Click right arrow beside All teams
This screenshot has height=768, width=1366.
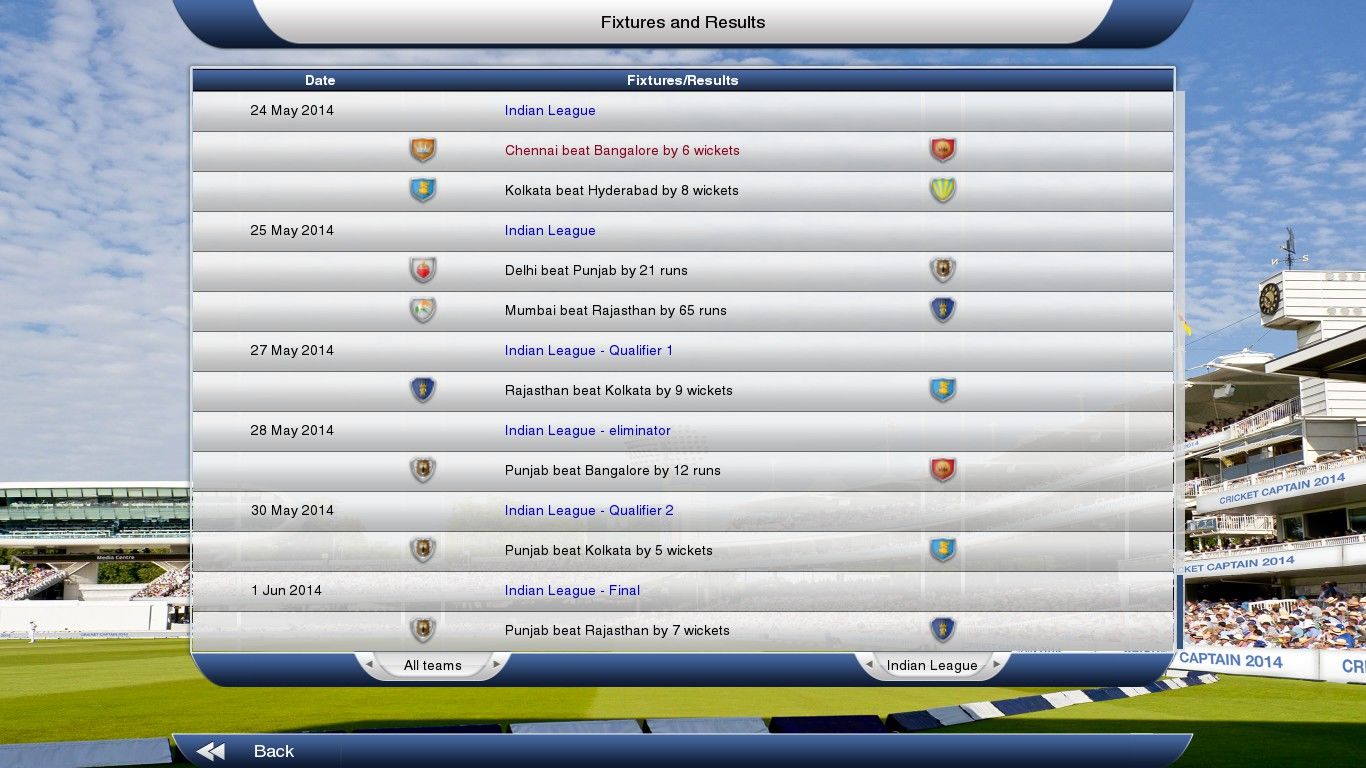[x=496, y=665]
